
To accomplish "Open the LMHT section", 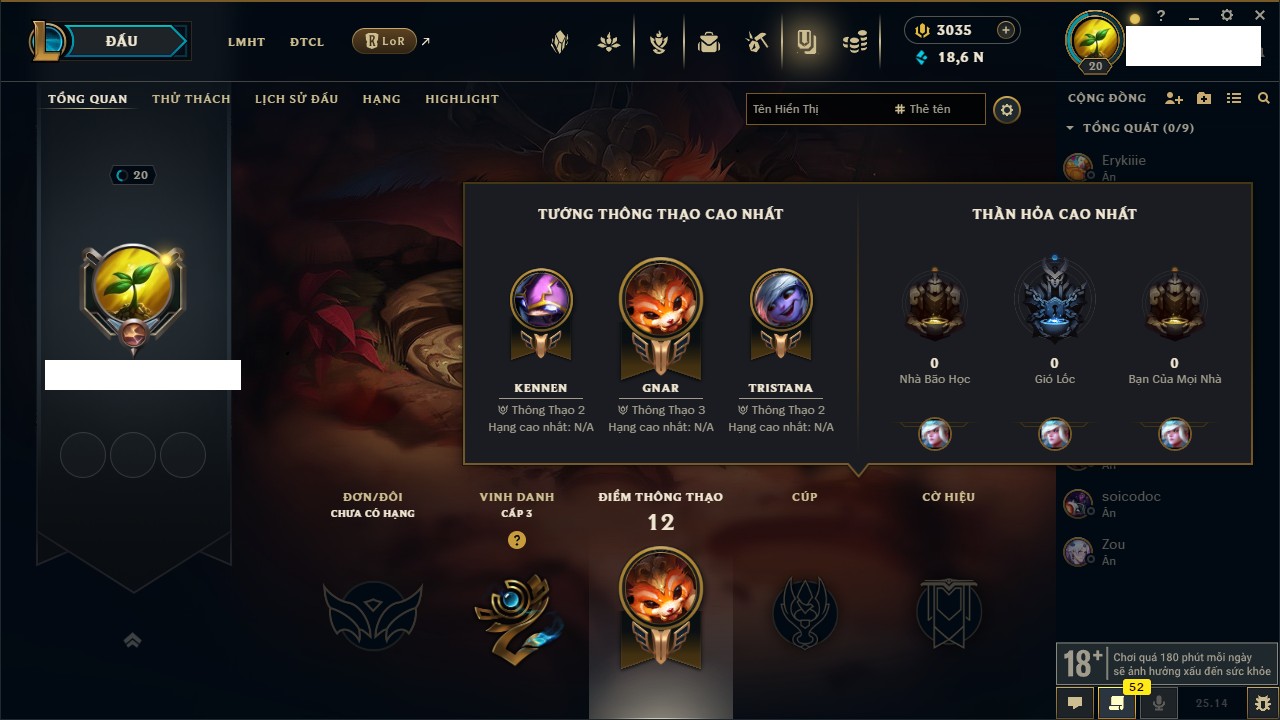I will point(246,42).
